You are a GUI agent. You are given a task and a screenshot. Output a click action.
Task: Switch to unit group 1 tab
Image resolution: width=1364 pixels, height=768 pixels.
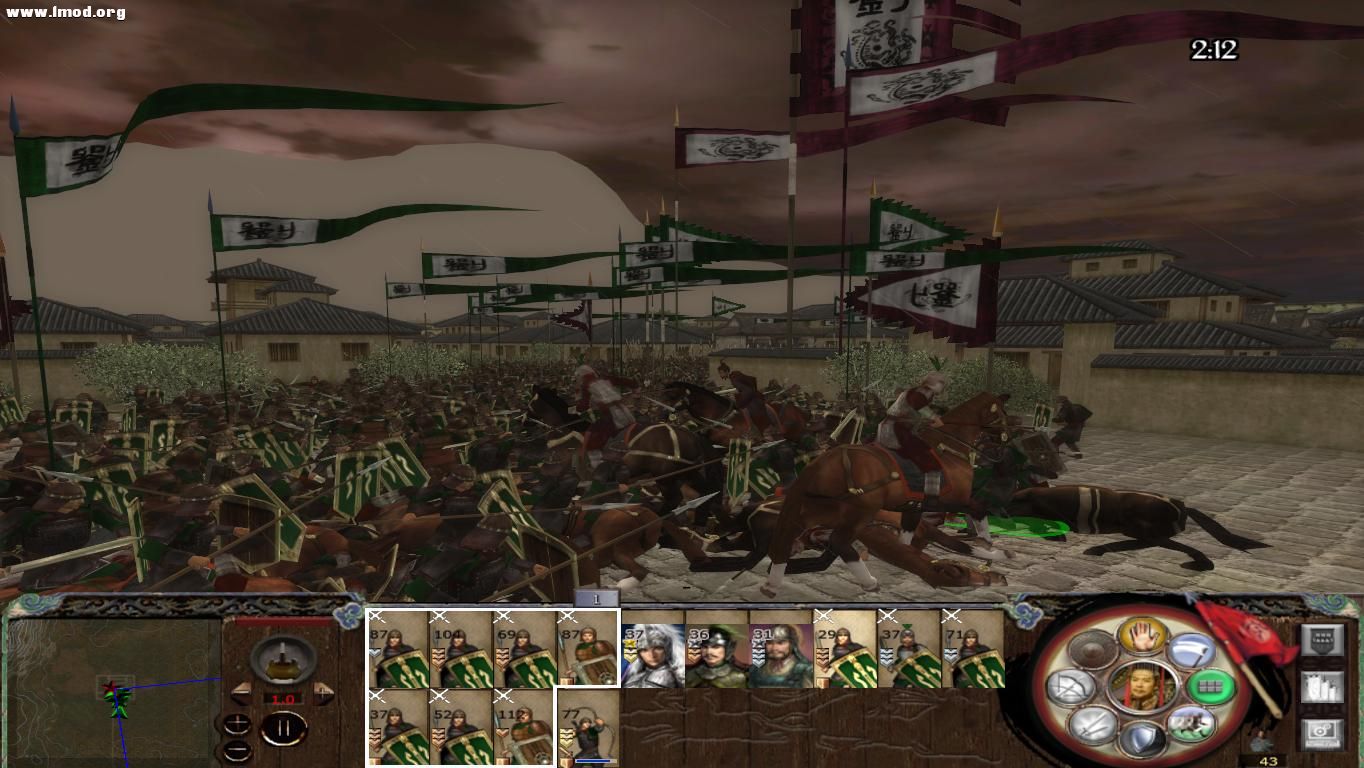pyautogui.click(x=596, y=597)
